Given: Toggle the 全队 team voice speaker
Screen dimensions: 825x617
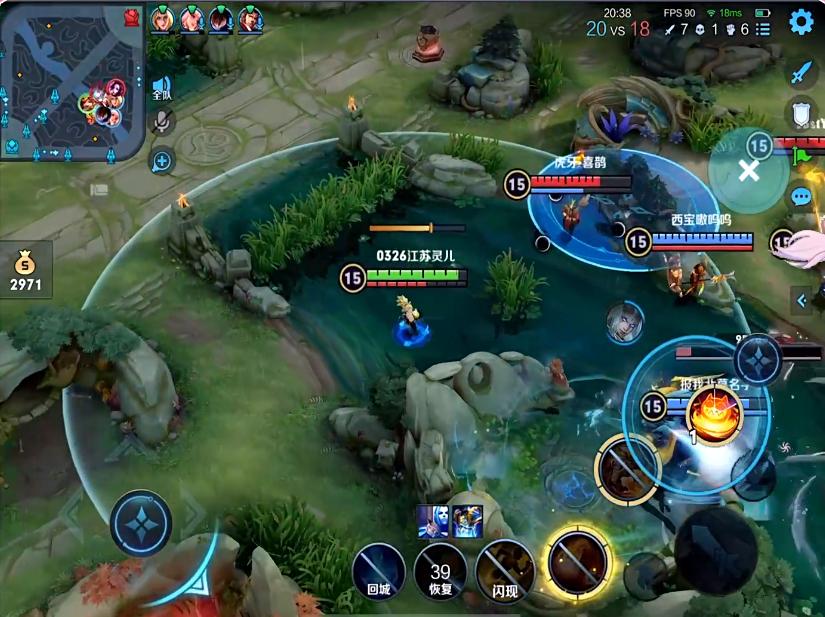Looking at the screenshot, I should 162,88.
